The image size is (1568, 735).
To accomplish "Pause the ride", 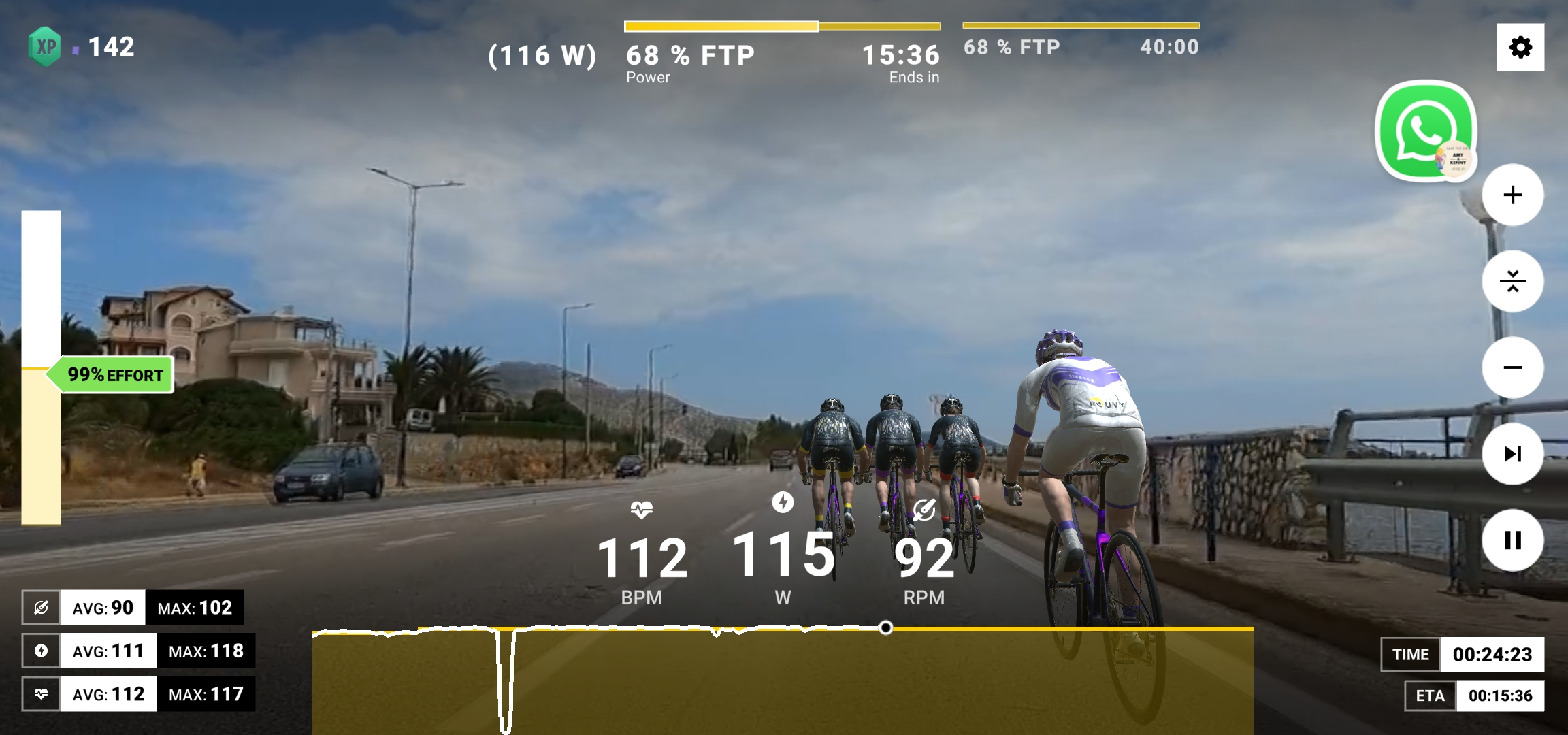I will [1512, 540].
